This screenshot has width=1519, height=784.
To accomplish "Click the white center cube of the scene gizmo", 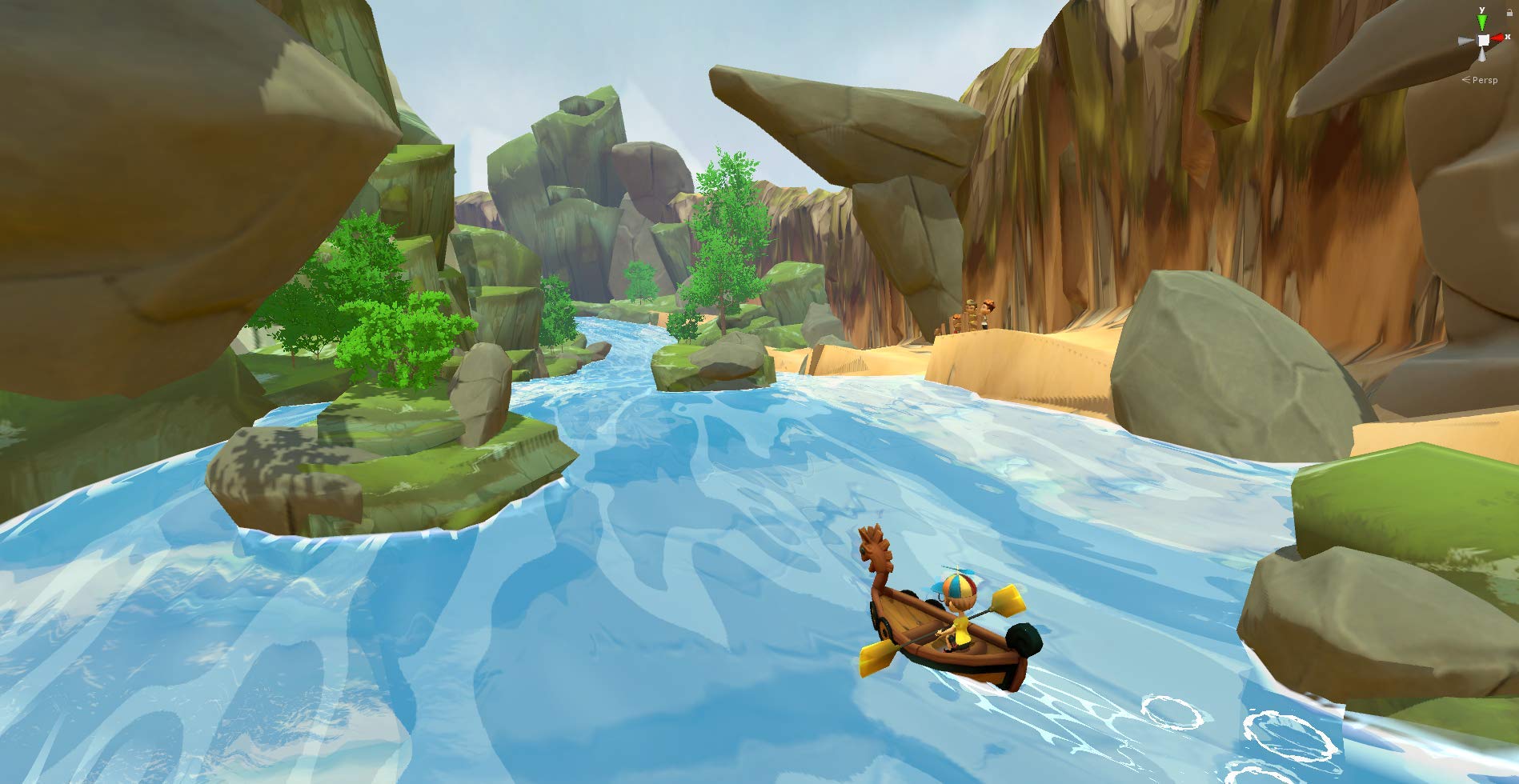I will 1483,40.
